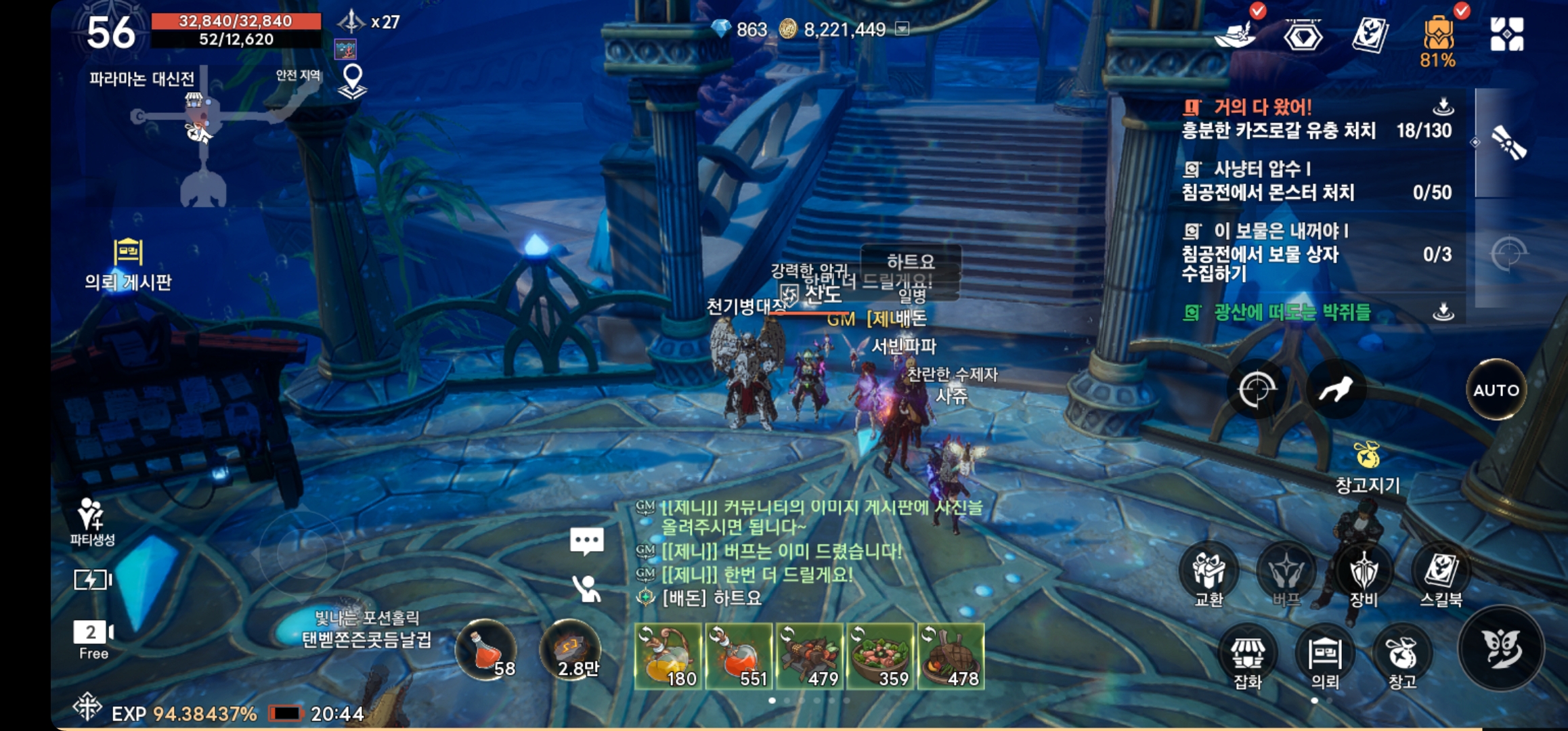The image size is (1568, 731).
Task: Open the 스킬북 skill book shop
Action: point(1441,572)
